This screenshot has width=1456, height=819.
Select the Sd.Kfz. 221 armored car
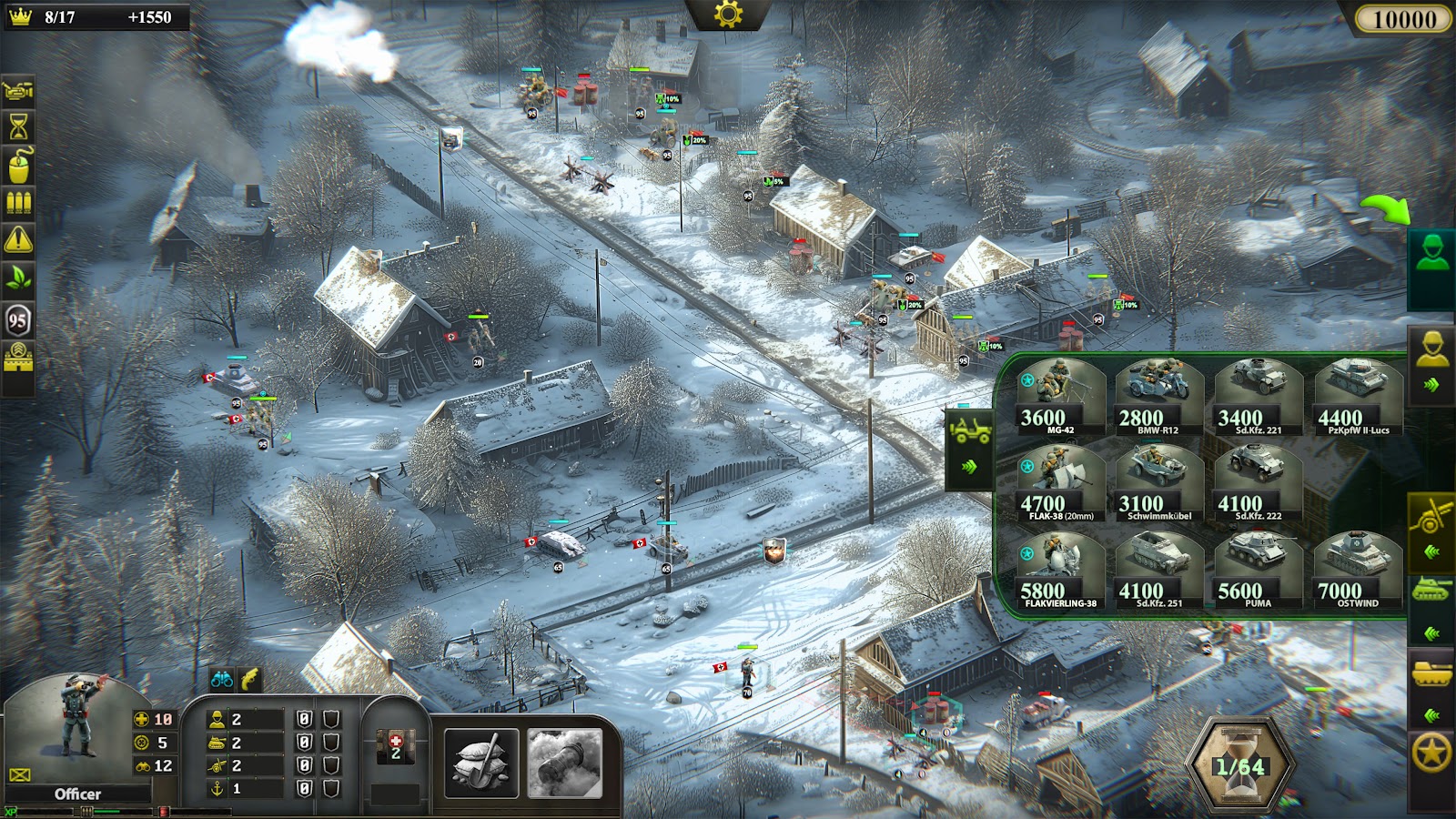pyautogui.click(x=1259, y=398)
